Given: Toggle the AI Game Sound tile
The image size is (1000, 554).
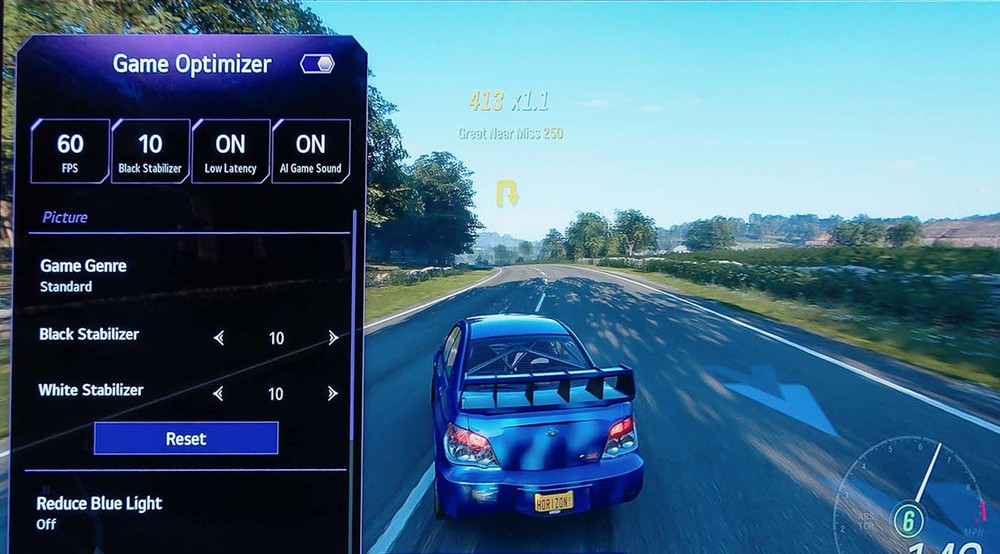Looking at the screenshot, I should [310, 151].
